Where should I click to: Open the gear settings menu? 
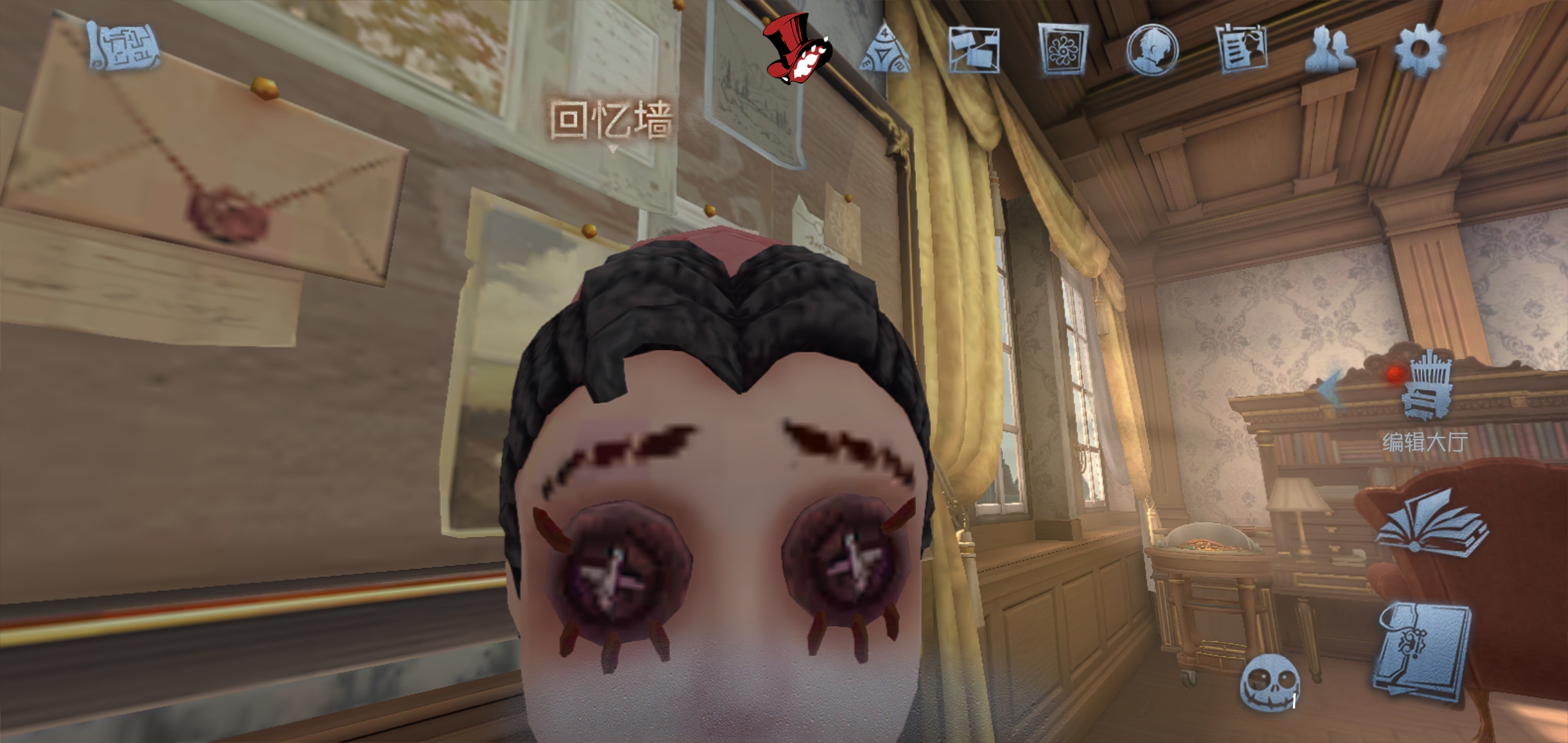pos(1419,50)
